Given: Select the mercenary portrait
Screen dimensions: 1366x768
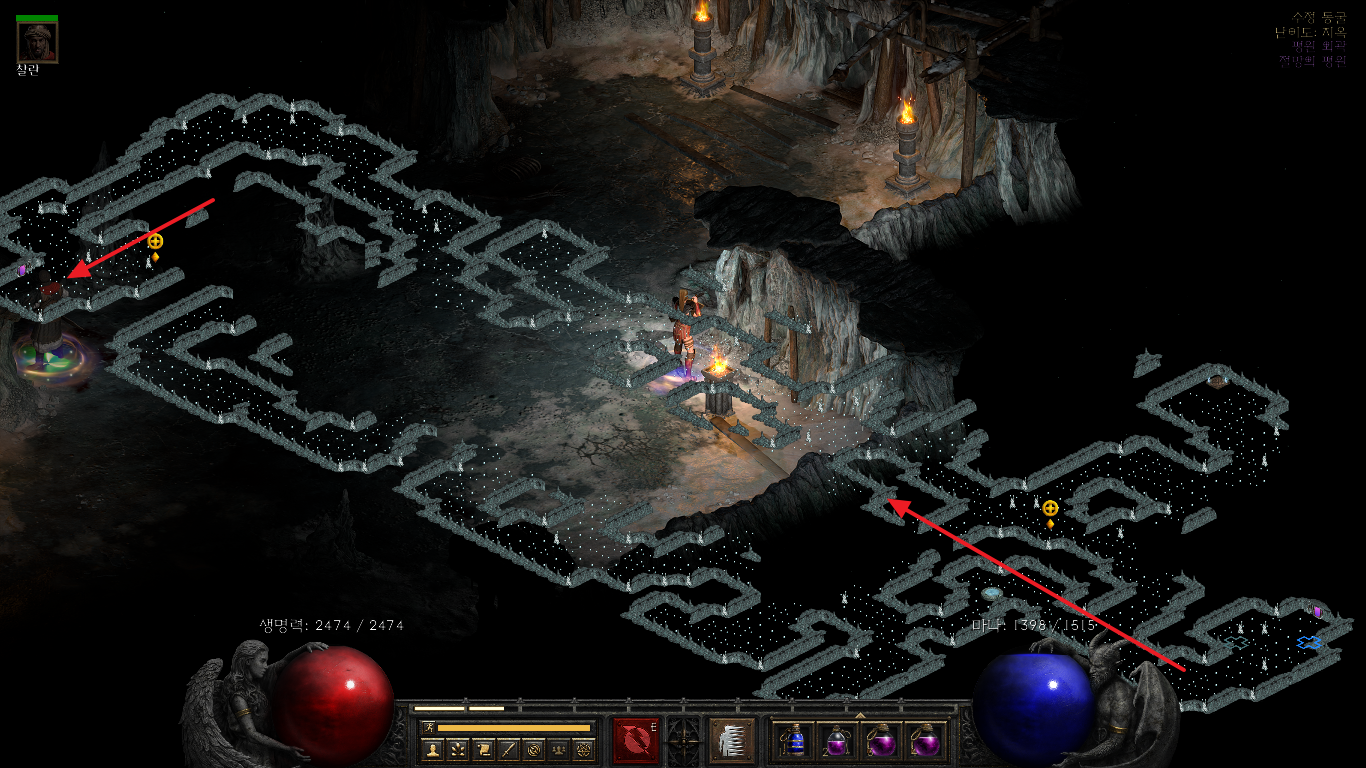Looking at the screenshot, I should tap(37, 42).
